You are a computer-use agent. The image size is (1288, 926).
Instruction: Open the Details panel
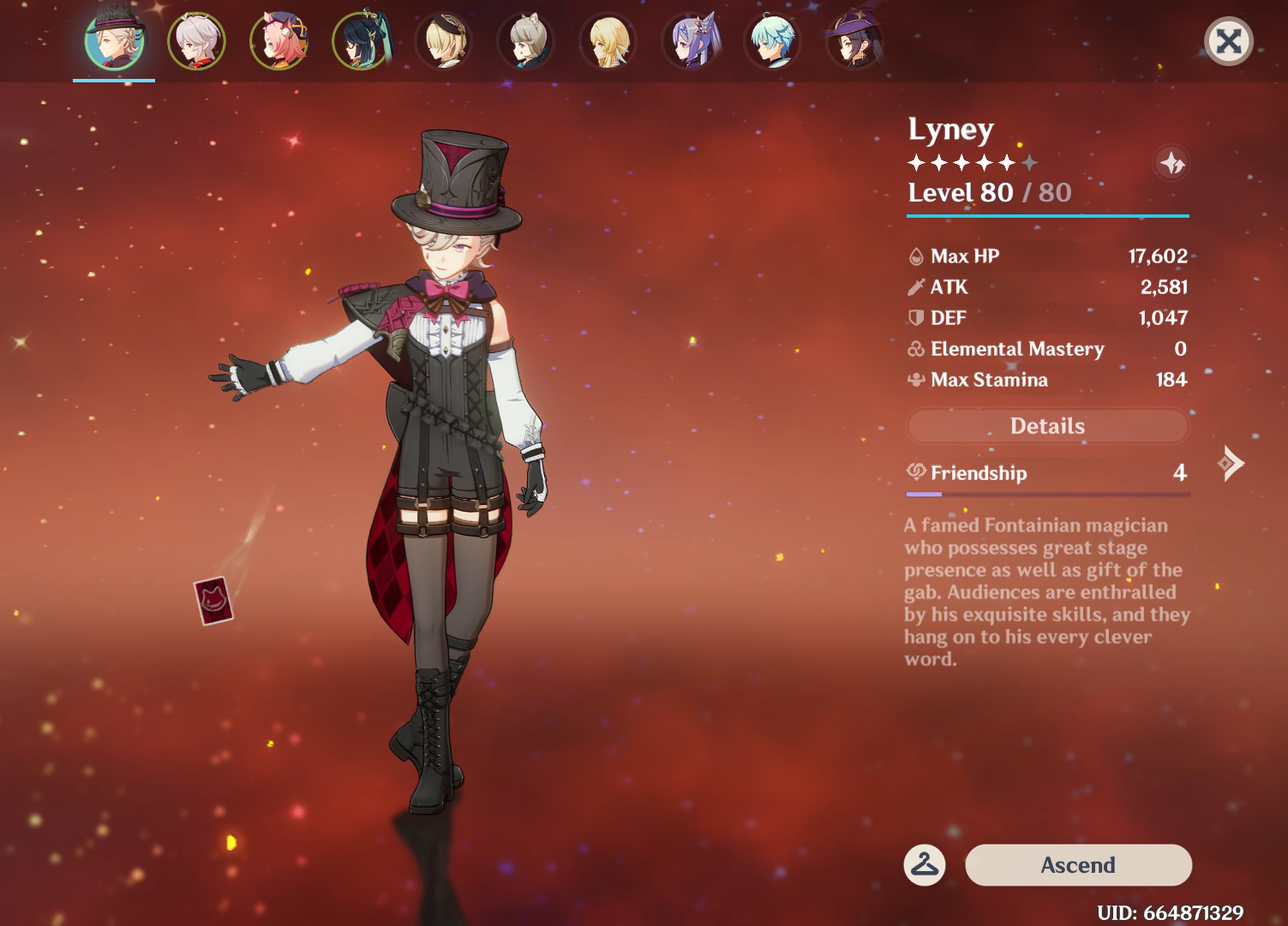click(1047, 426)
